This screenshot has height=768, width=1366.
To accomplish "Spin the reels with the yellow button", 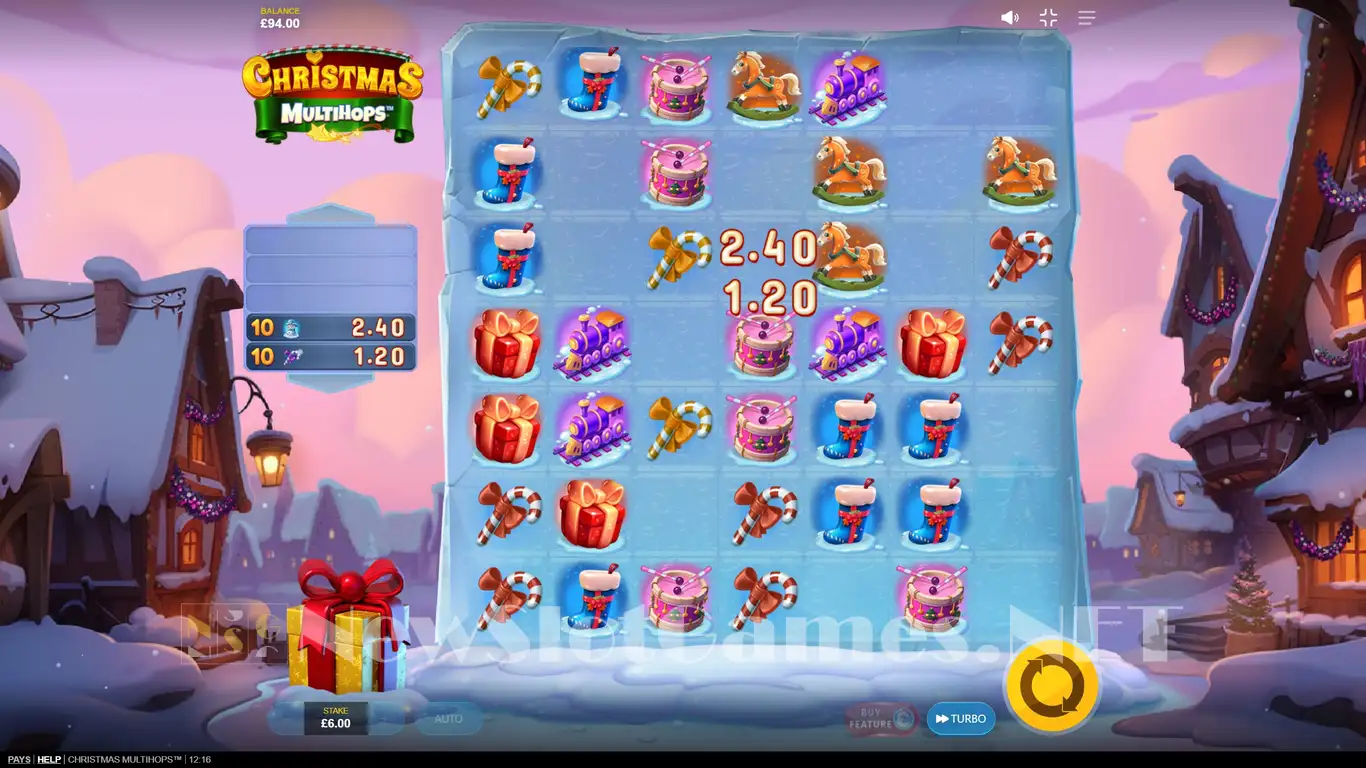I will [1052, 687].
